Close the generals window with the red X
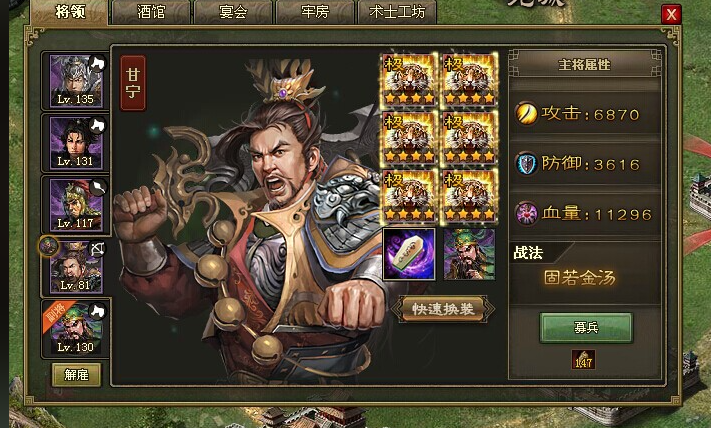 pos(671,15)
